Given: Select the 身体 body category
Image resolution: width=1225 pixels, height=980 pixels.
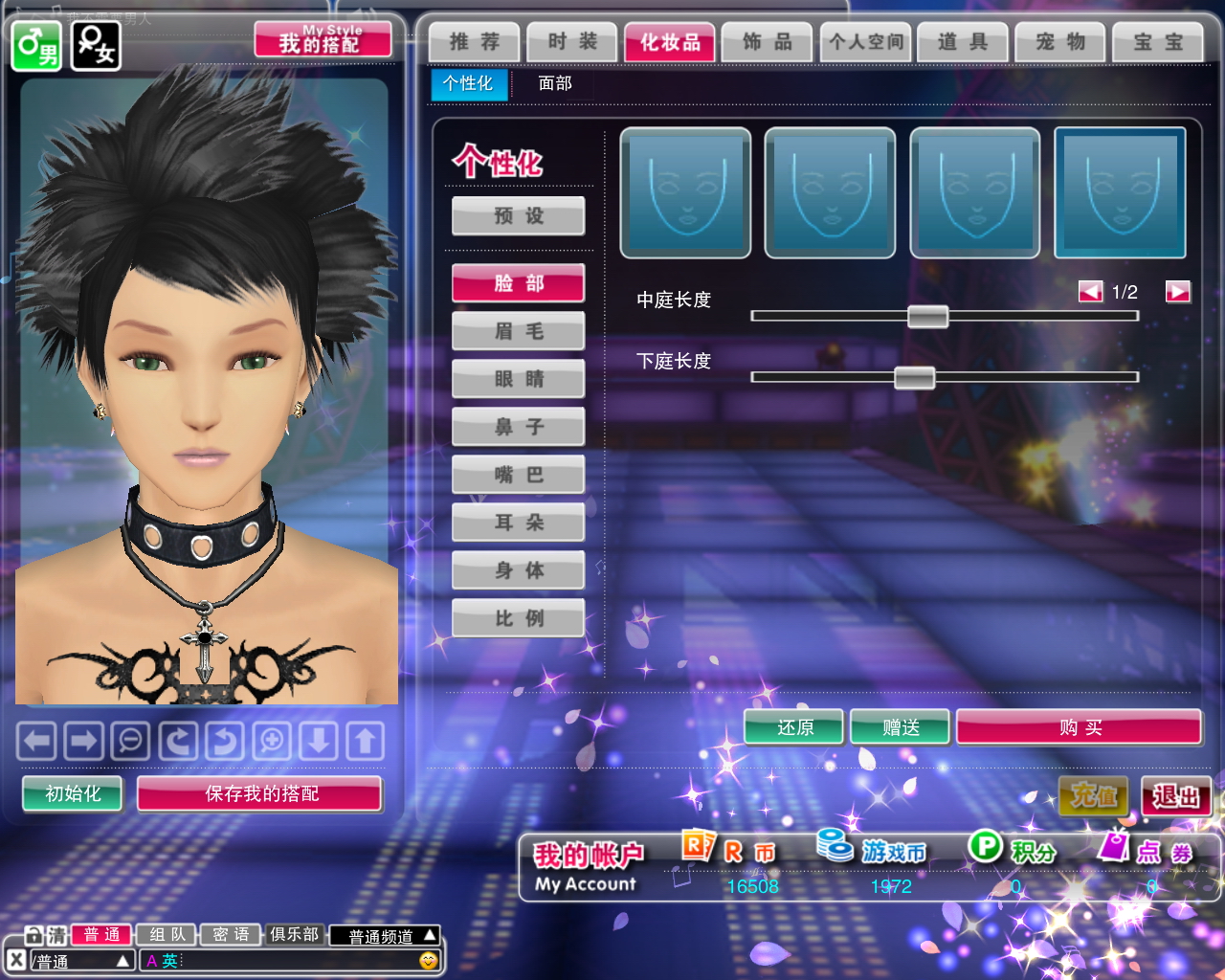Looking at the screenshot, I should (x=519, y=570).
